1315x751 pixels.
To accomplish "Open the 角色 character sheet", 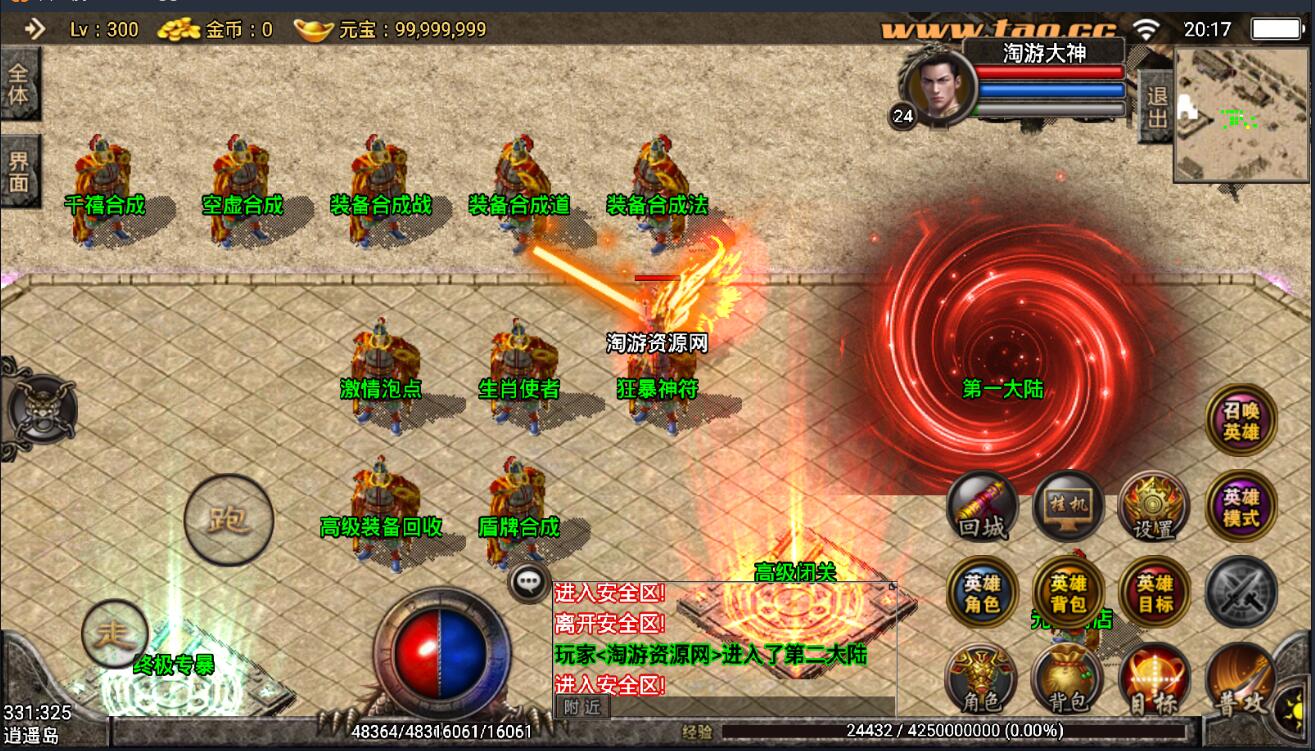I will (x=981, y=679).
